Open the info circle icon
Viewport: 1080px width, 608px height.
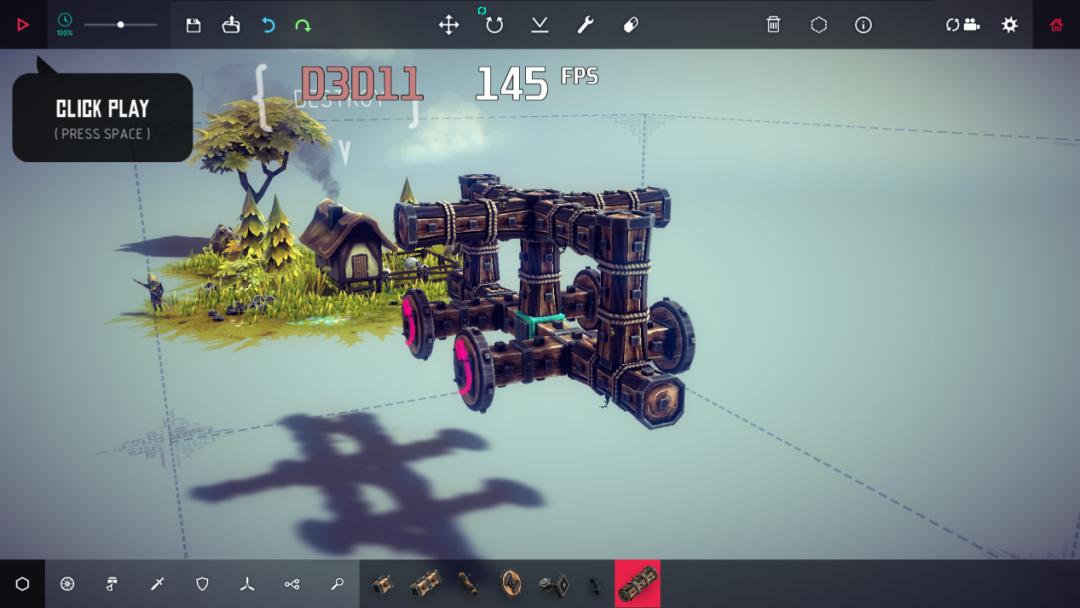[864, 25]
